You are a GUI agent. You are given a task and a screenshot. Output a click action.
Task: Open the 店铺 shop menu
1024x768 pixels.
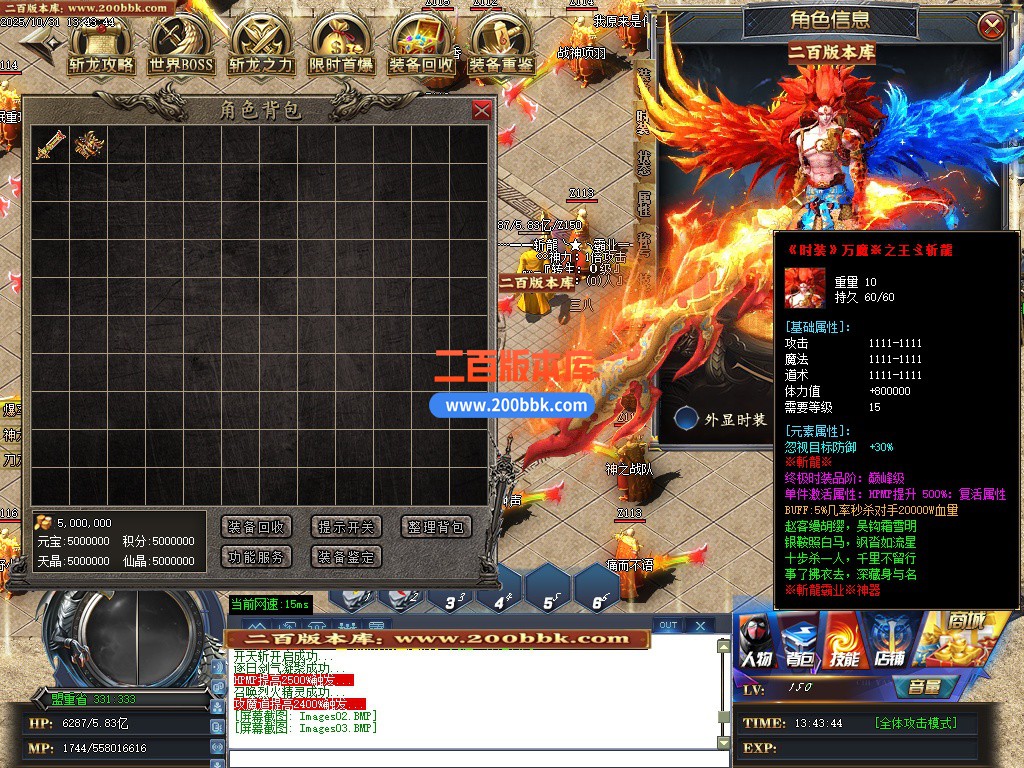click(888, 643)
